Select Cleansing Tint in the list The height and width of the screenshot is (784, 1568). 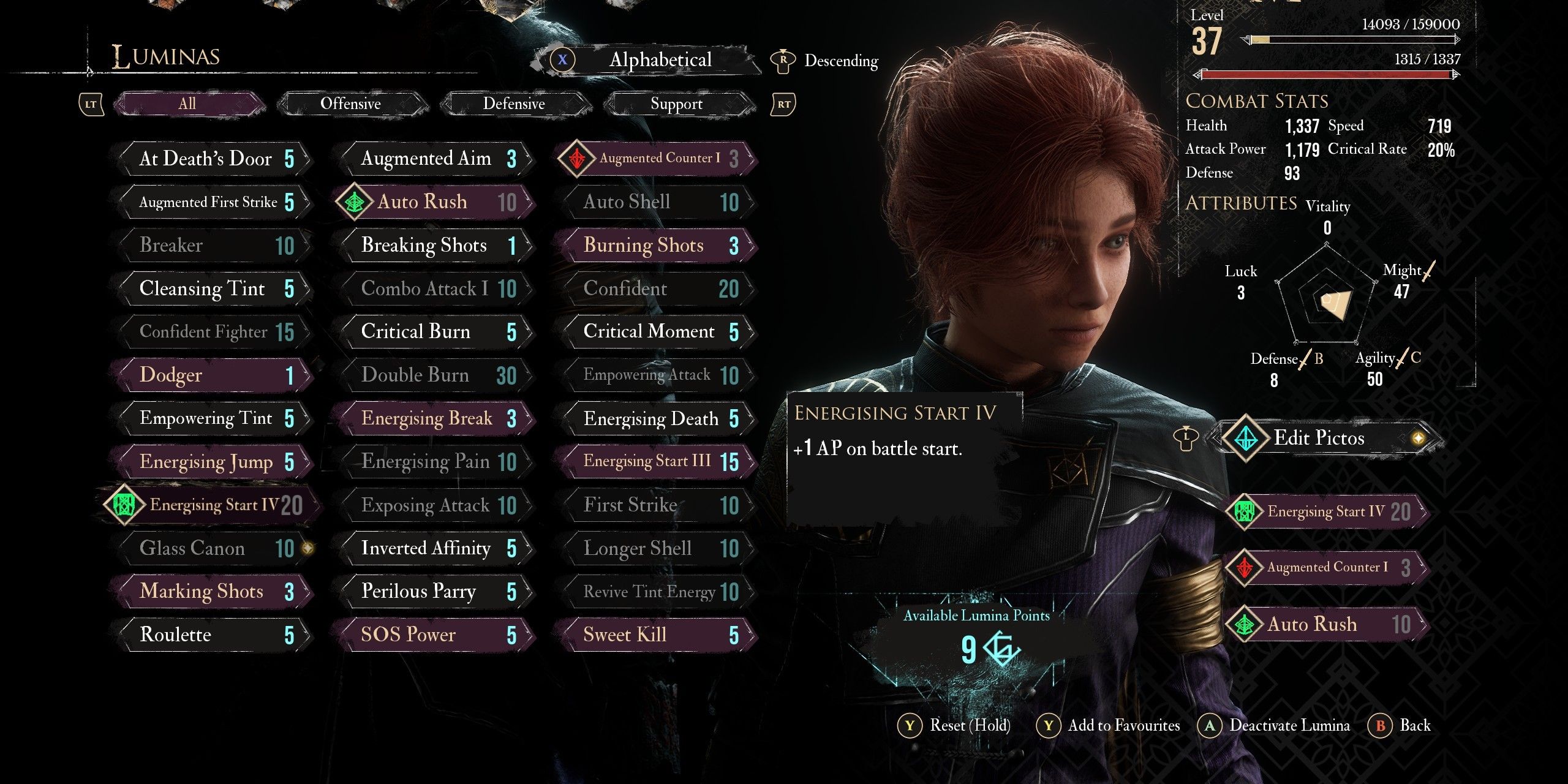[x=214, y=288]
